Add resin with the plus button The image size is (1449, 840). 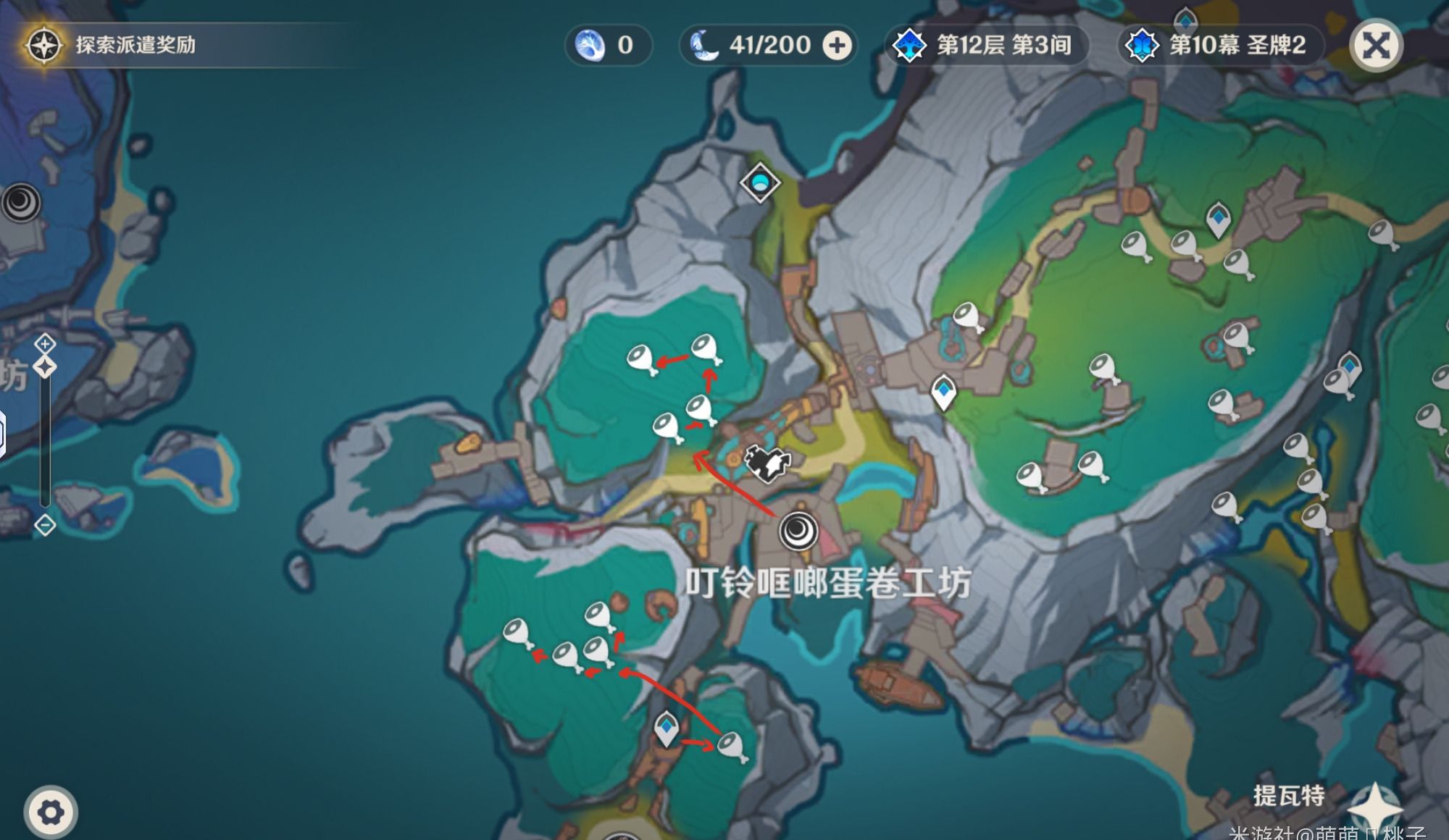[x=838, y=46]
